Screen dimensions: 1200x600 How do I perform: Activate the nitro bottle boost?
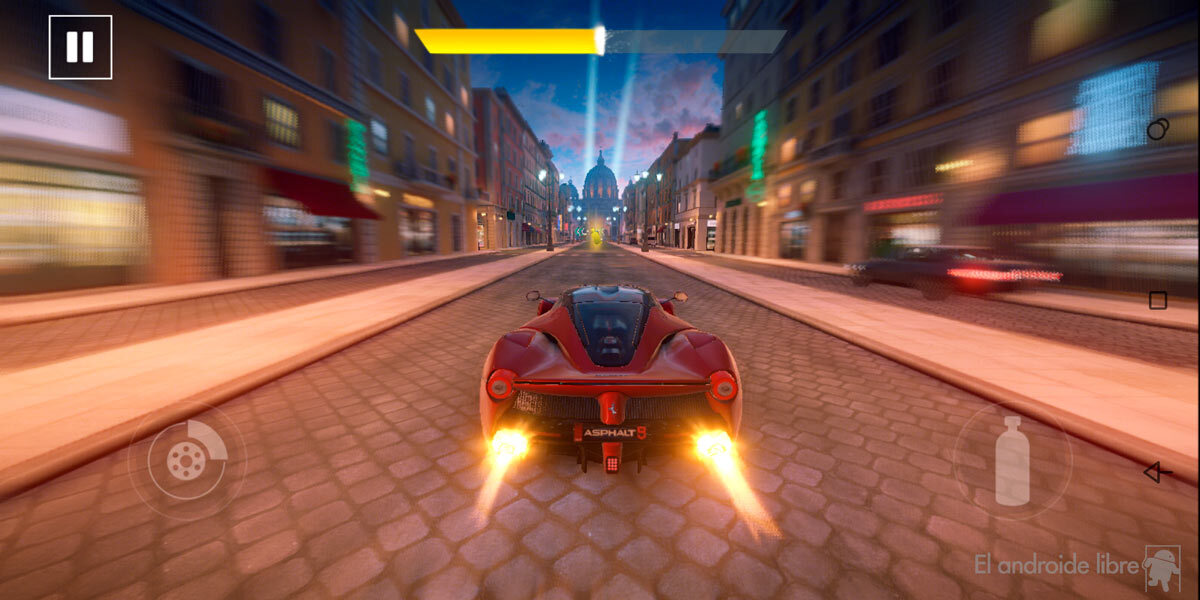coord(1012,461)
